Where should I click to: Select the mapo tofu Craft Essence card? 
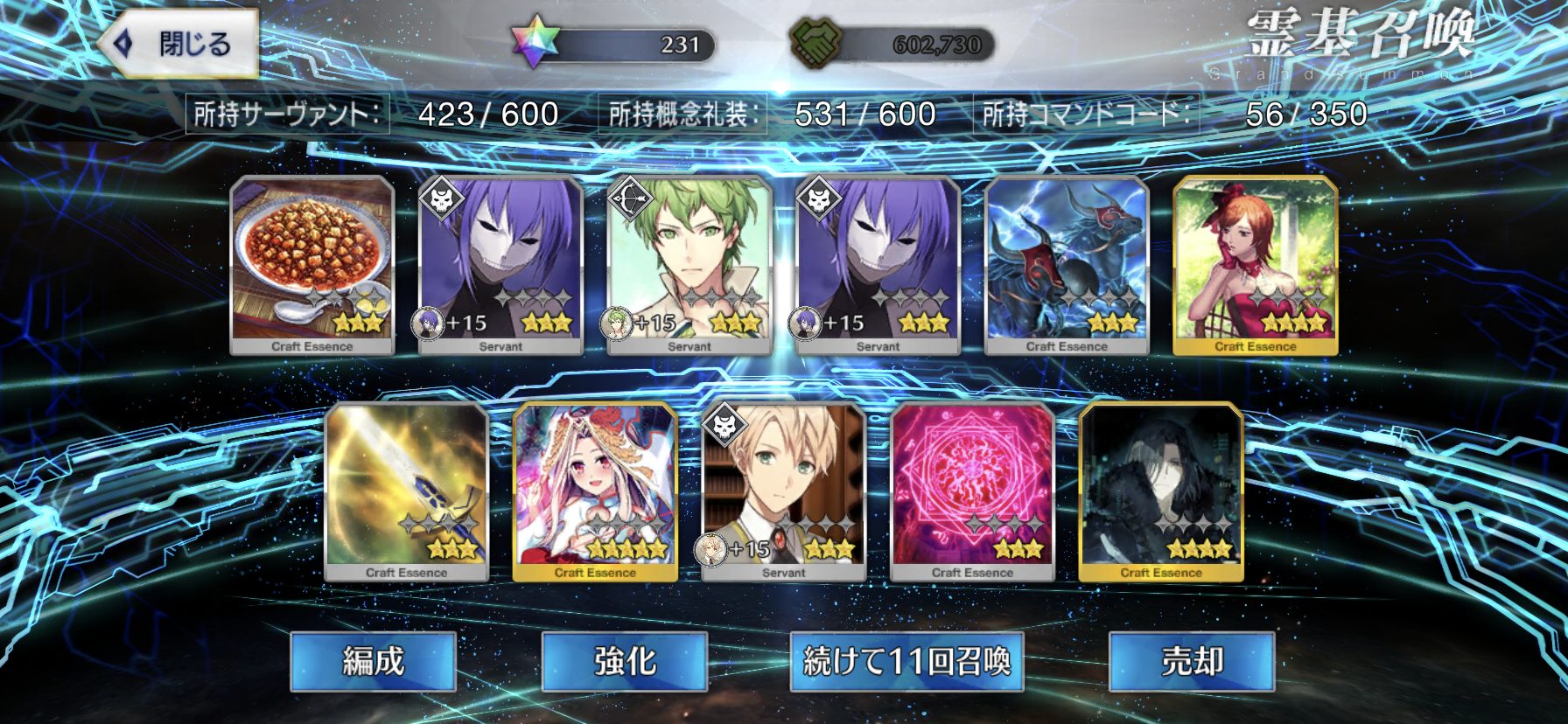pyautogui.click(x=312, y=264)
